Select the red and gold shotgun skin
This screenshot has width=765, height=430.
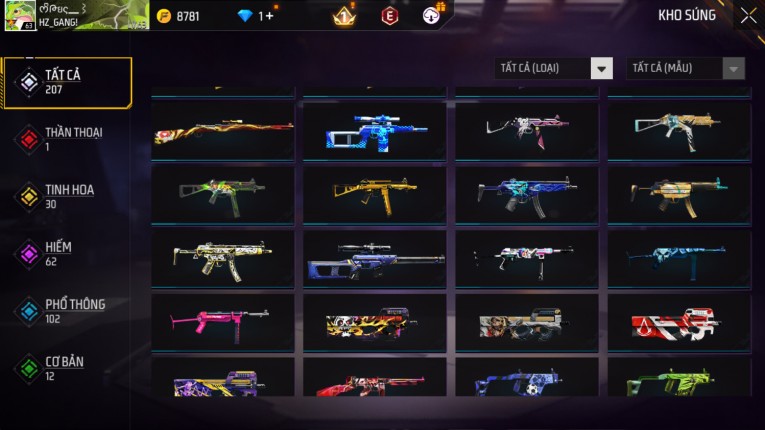[x=222, y=131]
